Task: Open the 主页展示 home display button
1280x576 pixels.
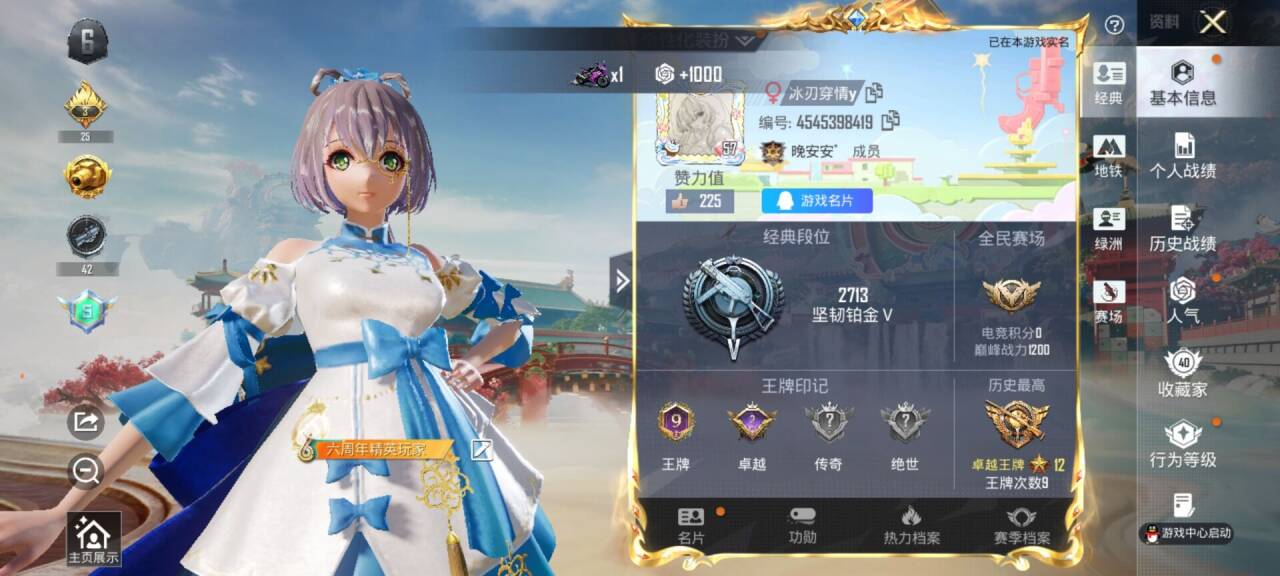Action: coord(93,540)
